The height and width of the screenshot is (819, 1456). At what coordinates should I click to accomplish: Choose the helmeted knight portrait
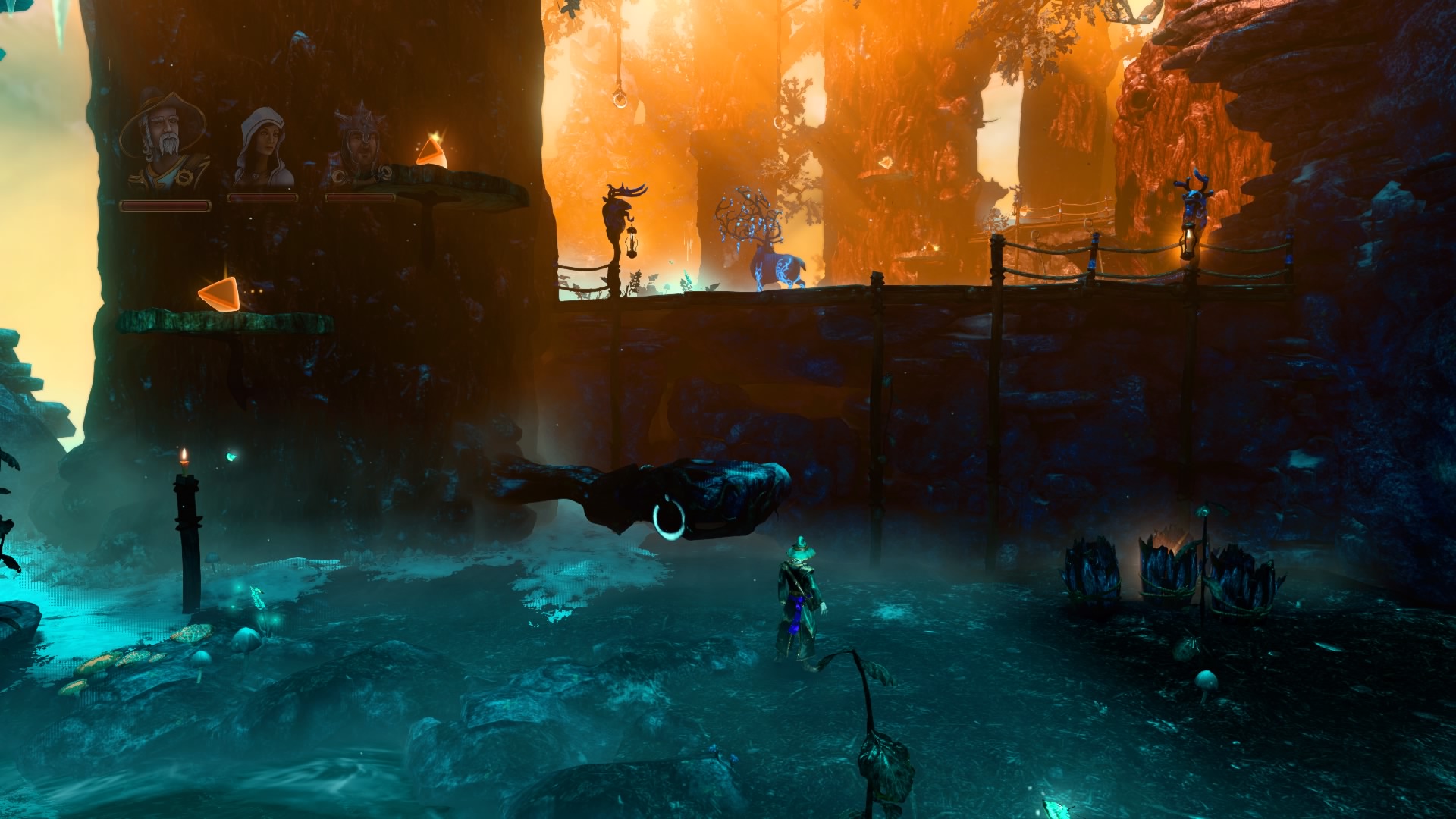point(359,149)
